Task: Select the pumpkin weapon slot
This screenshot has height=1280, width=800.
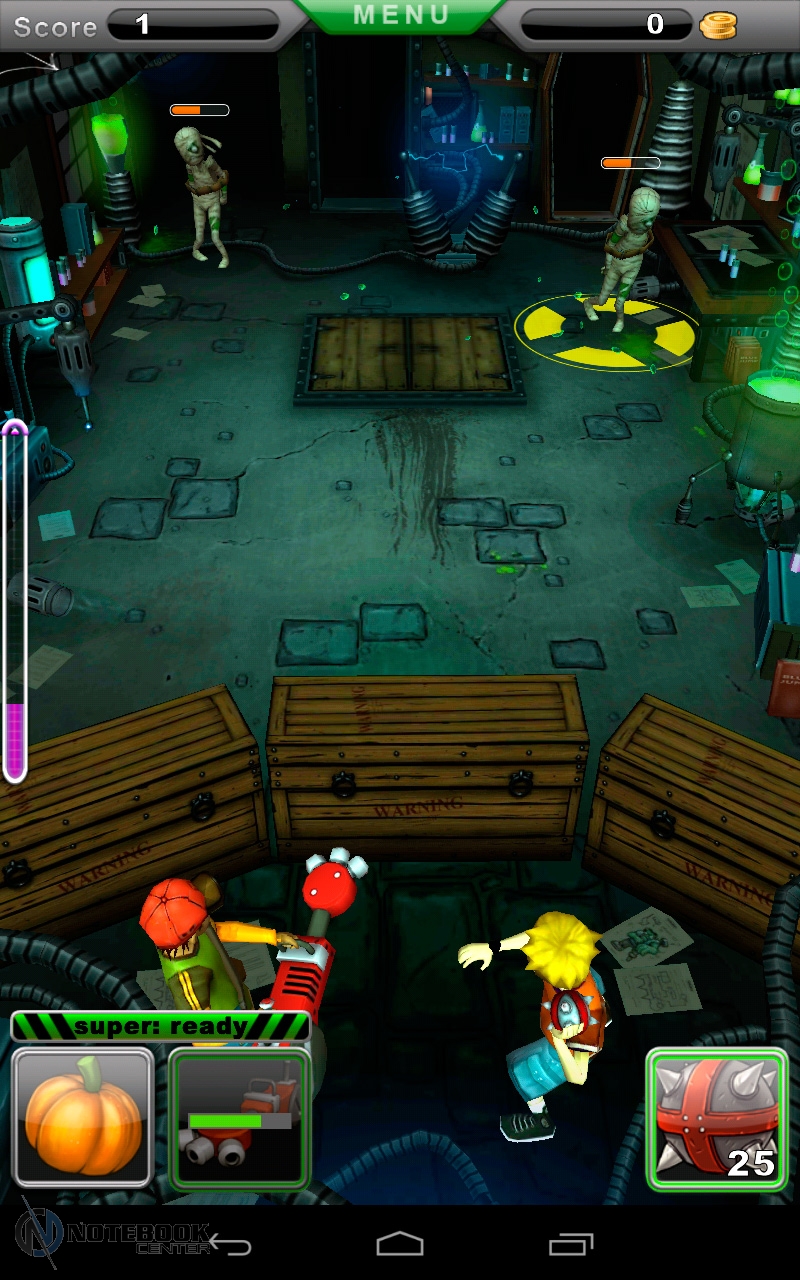Action: click(x=82, y=1117)
